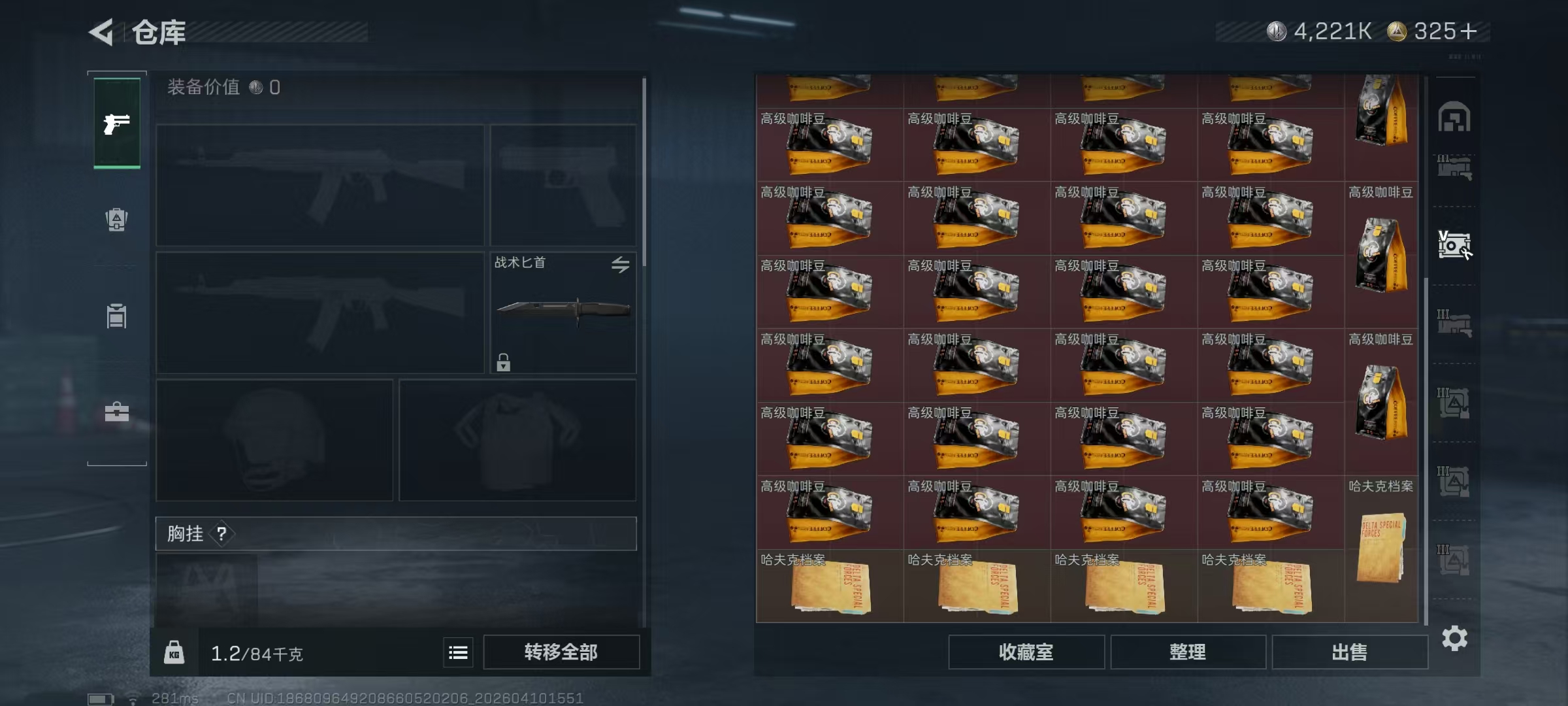Click the list view toggle near weight display

[x=458, y=652]
